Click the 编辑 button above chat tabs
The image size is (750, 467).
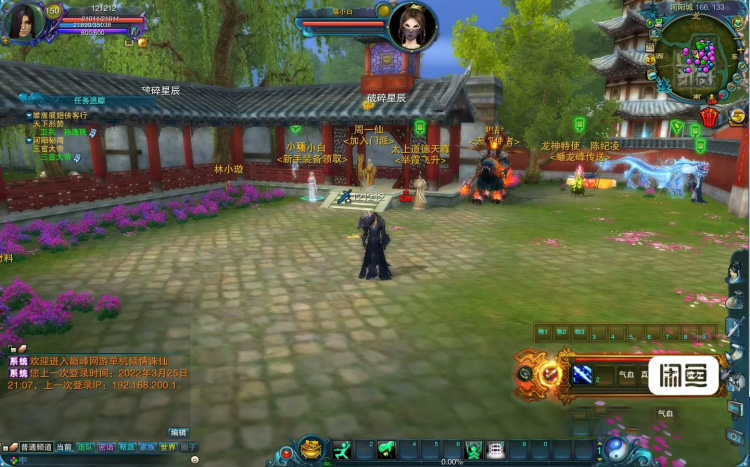(178, 432)
